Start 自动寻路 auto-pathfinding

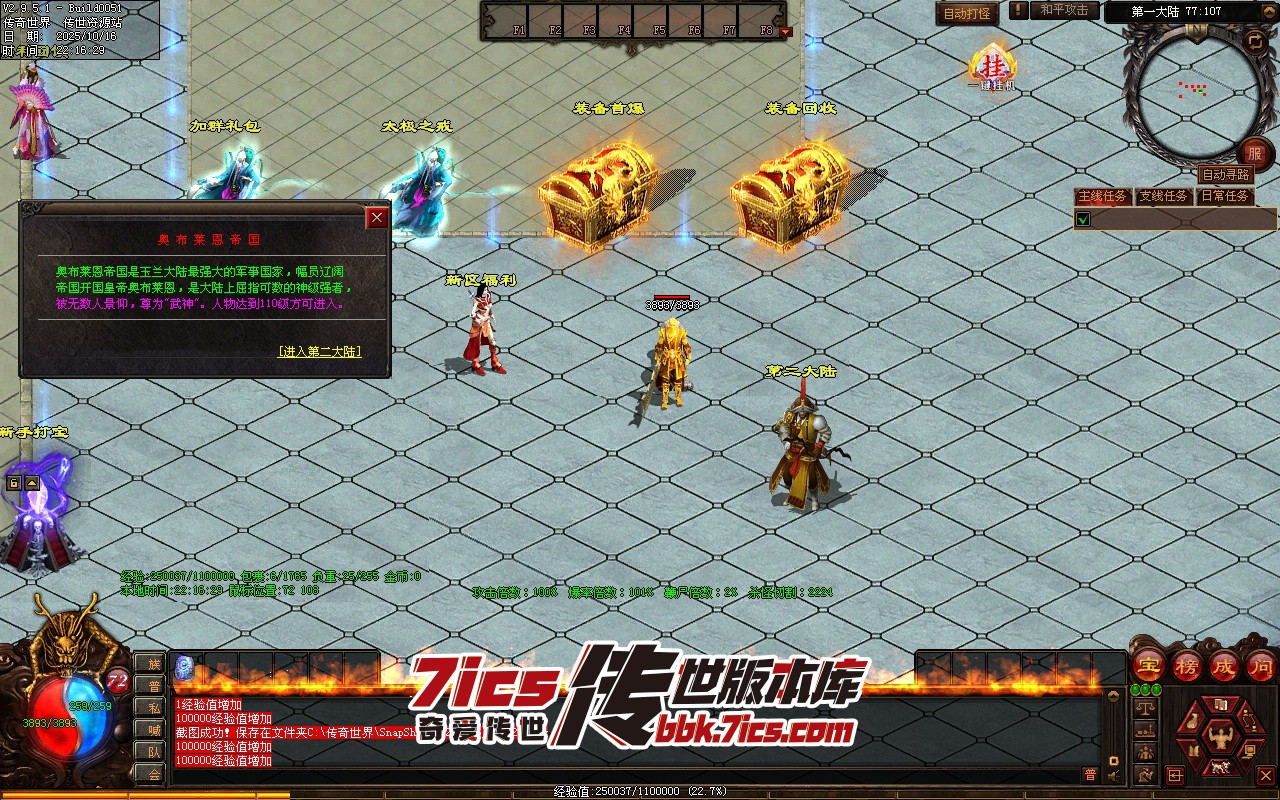click(x=1225, y=175)
